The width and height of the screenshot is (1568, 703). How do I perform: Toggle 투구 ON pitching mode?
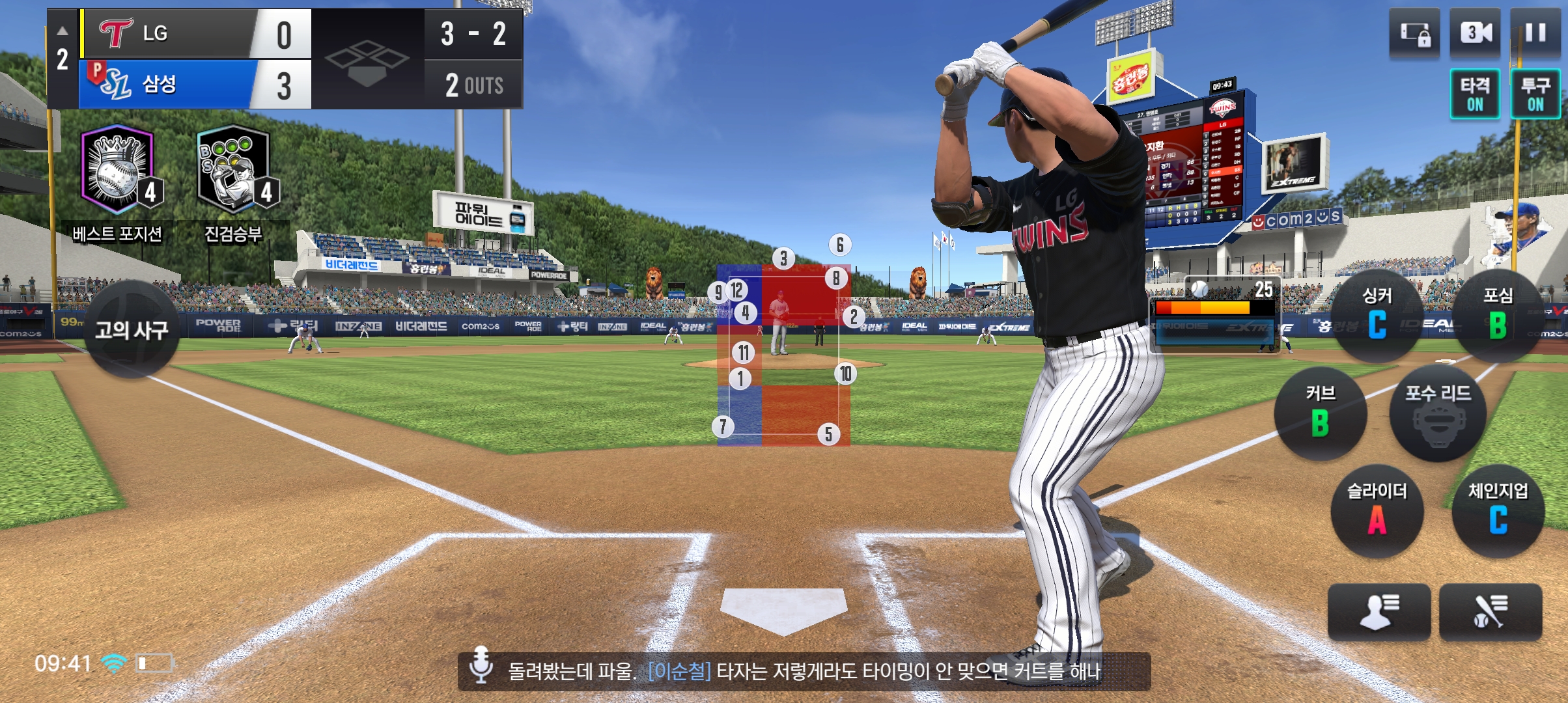coord(1535,94)
